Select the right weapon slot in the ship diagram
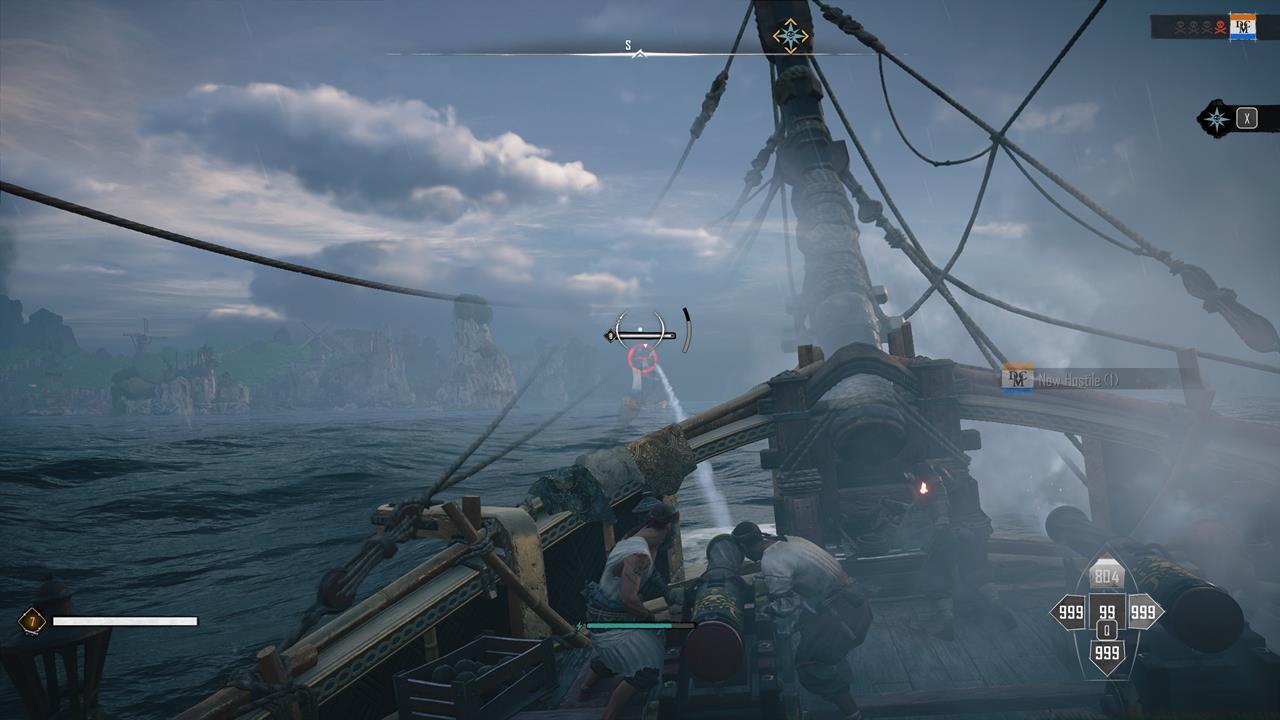This screenshot has width=1280, height=720. (1143, 612)
